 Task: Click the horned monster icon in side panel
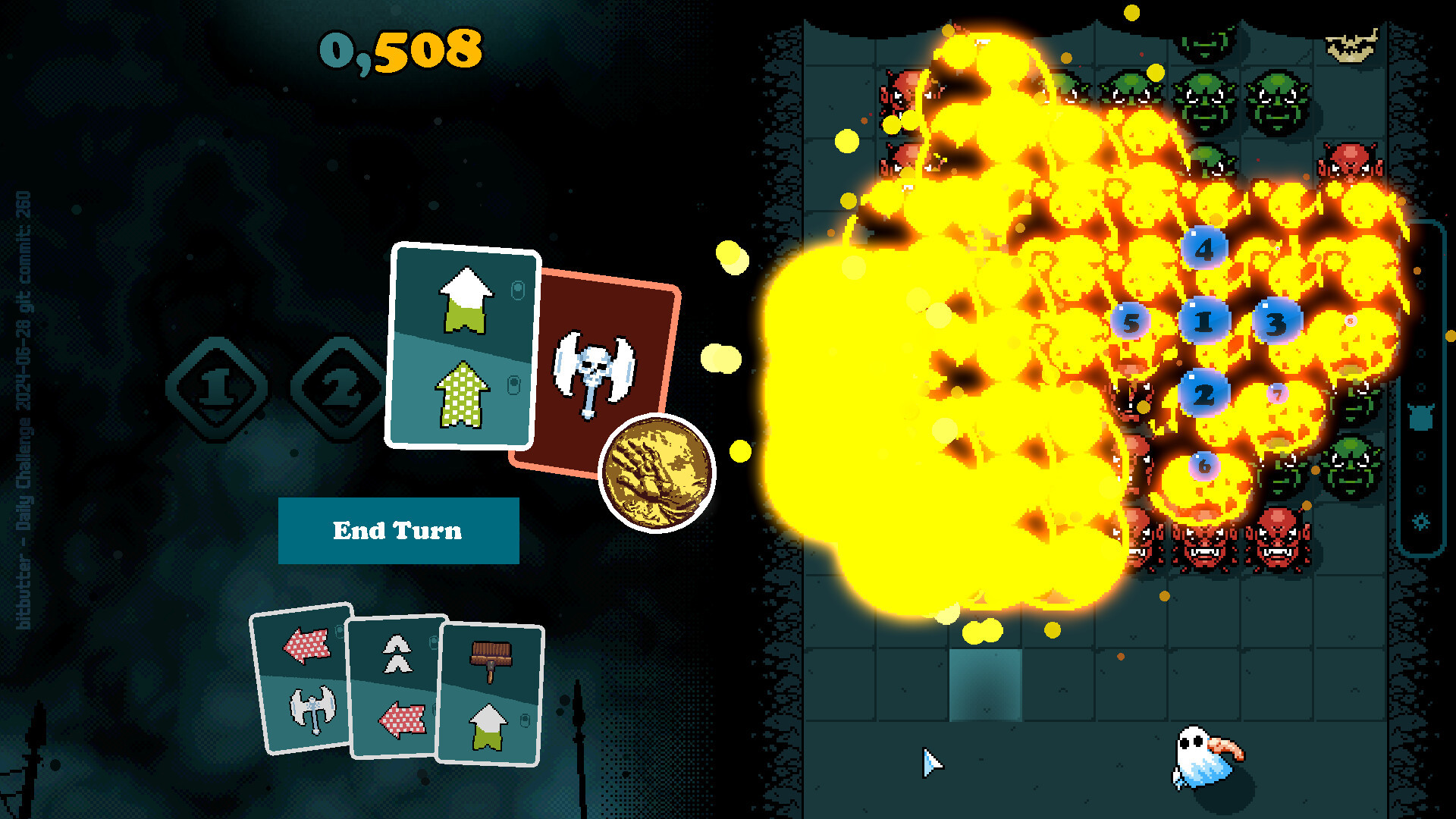(x=1420, y=418)
